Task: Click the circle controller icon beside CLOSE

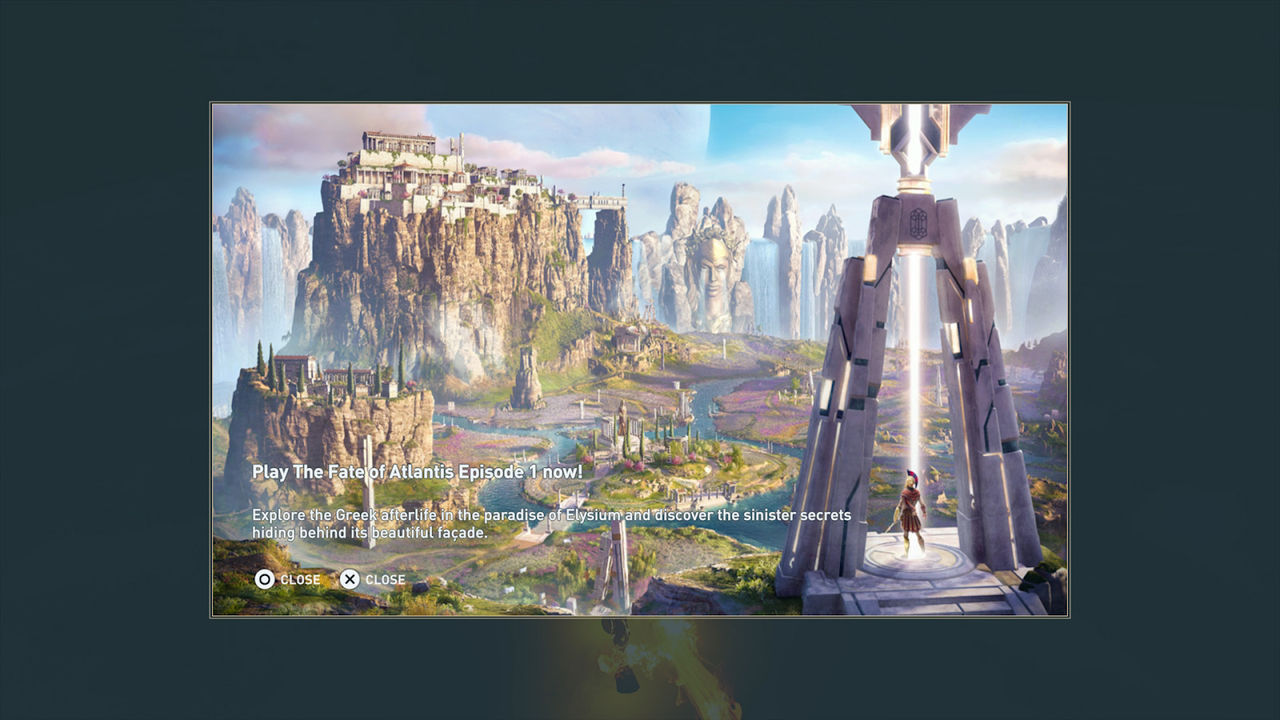Action: pos(264,580)
